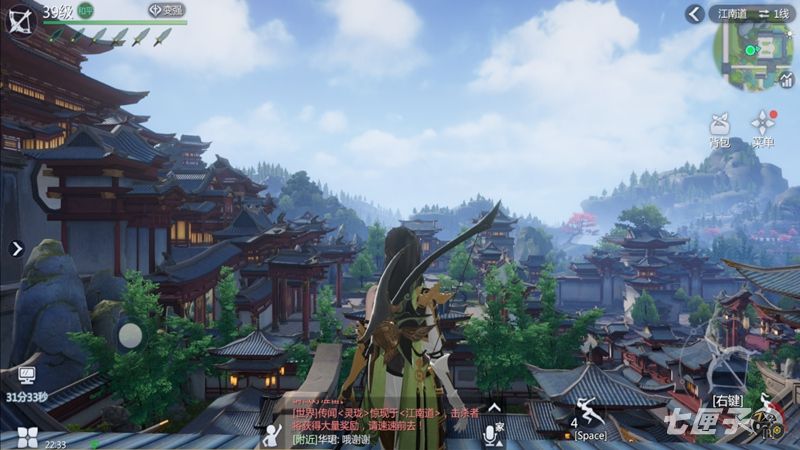Expand the chat window with up arrow
The height and width of the screenshot is (450, 800).
(x=492, y=408)
